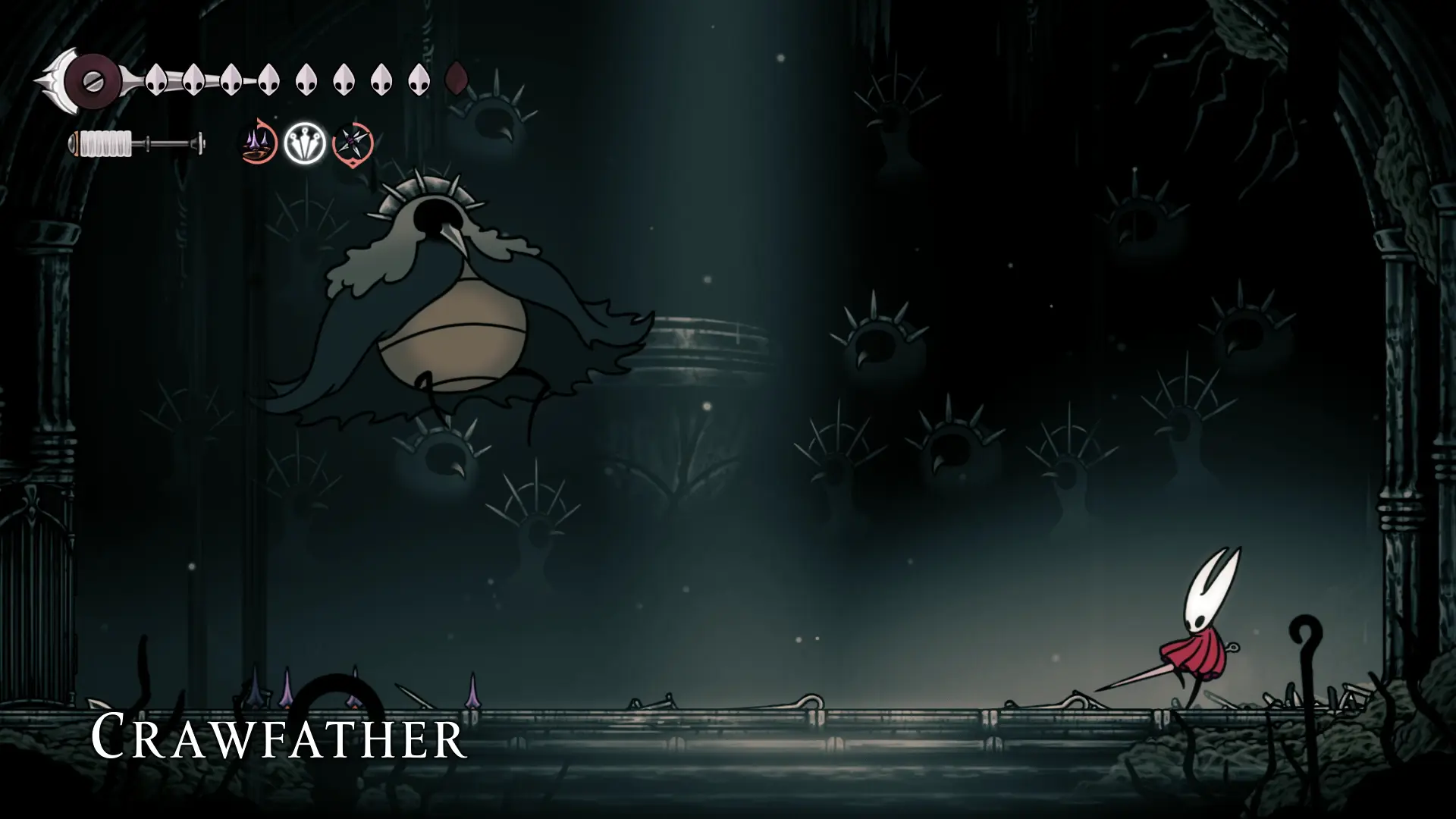Choose the four-pointed shuriken tool icon
The width and height of the screenshot is (1456, 819).
click(x=352, y=143)
